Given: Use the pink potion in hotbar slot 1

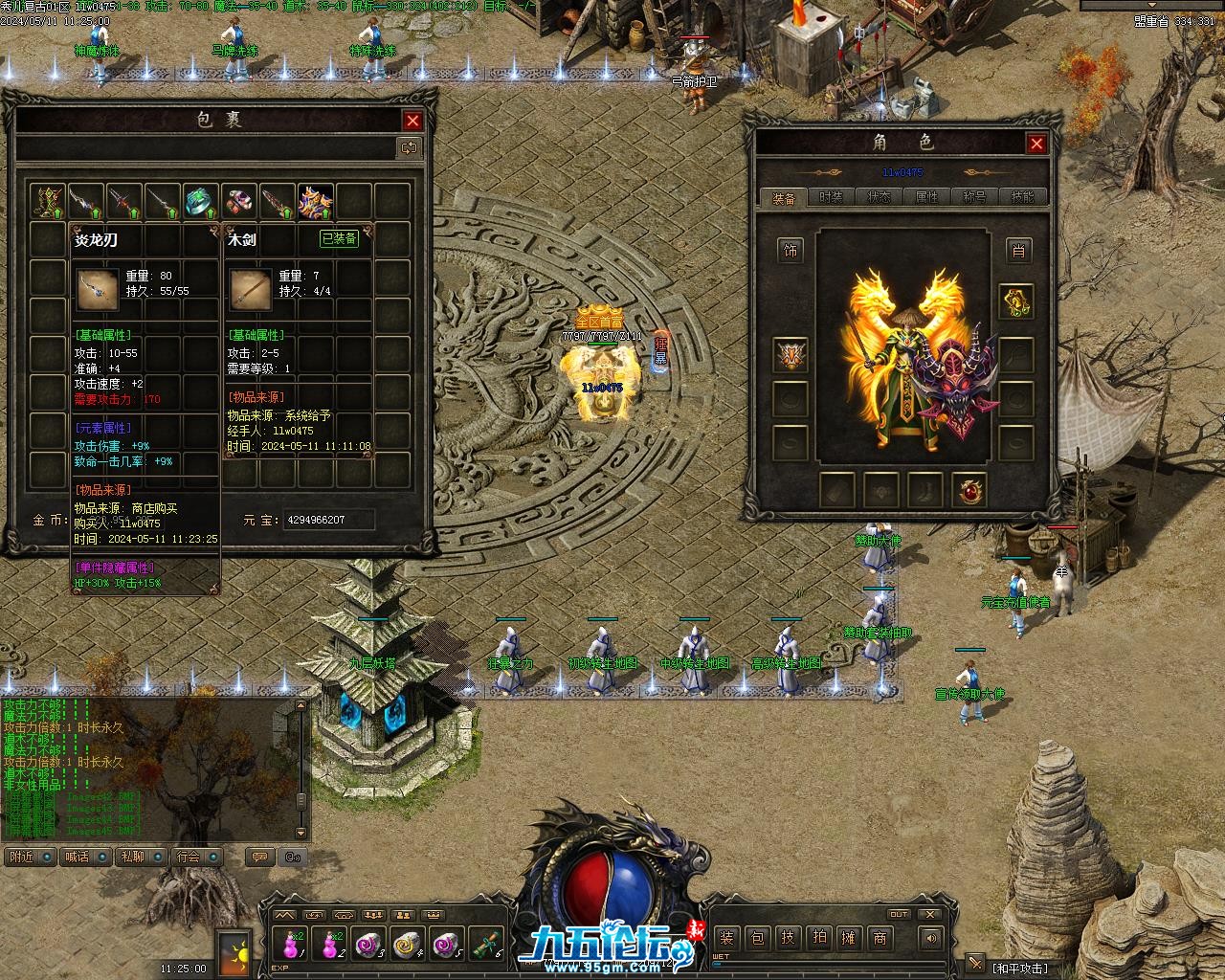Looking at the screenshot, I should [291, 945].
